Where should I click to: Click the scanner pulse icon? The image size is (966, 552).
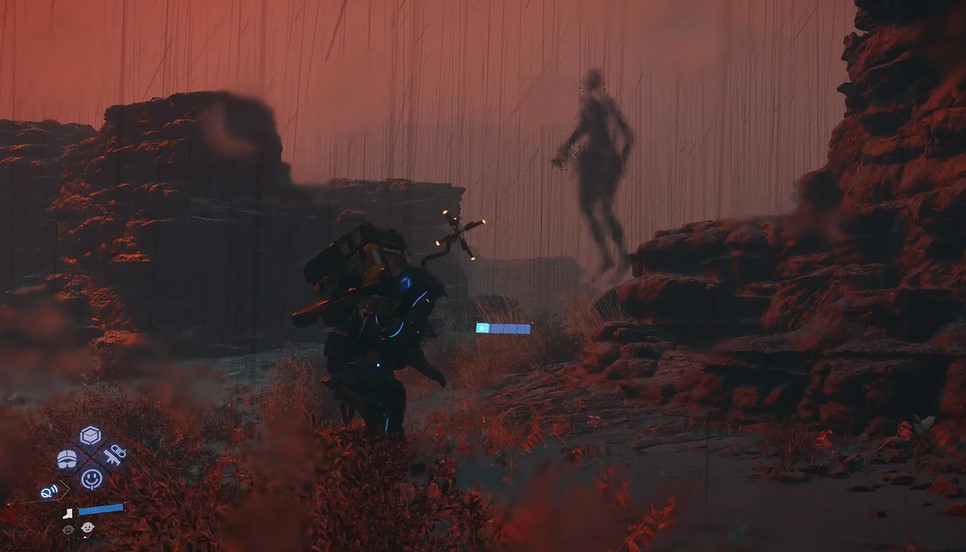pos(50,491)
